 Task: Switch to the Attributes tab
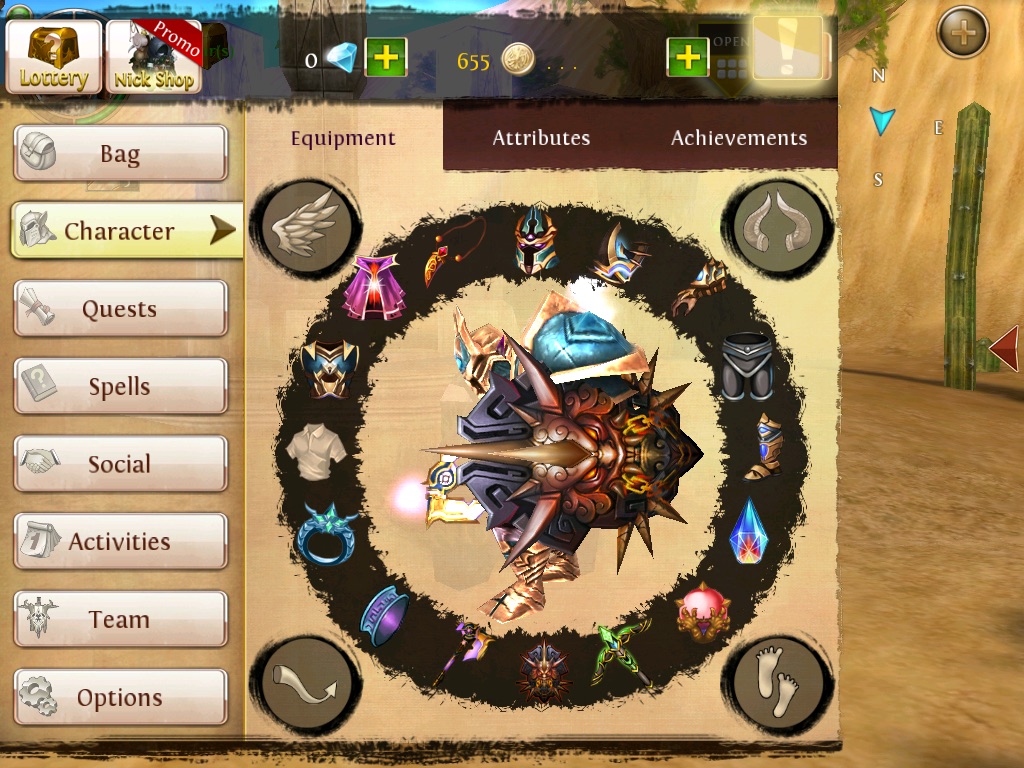pos(541,138)
